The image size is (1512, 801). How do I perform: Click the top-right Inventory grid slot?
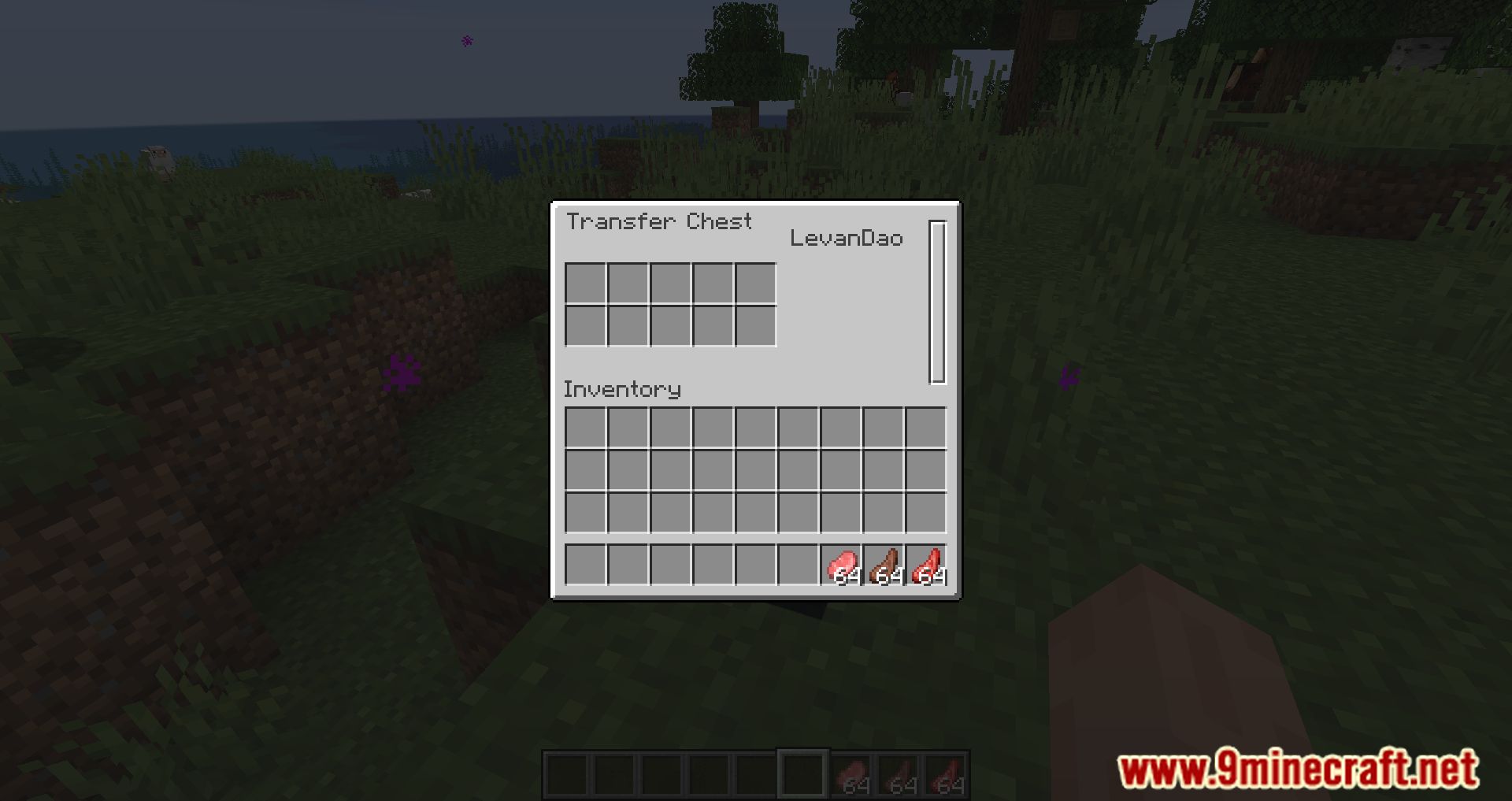coord(927,428)
